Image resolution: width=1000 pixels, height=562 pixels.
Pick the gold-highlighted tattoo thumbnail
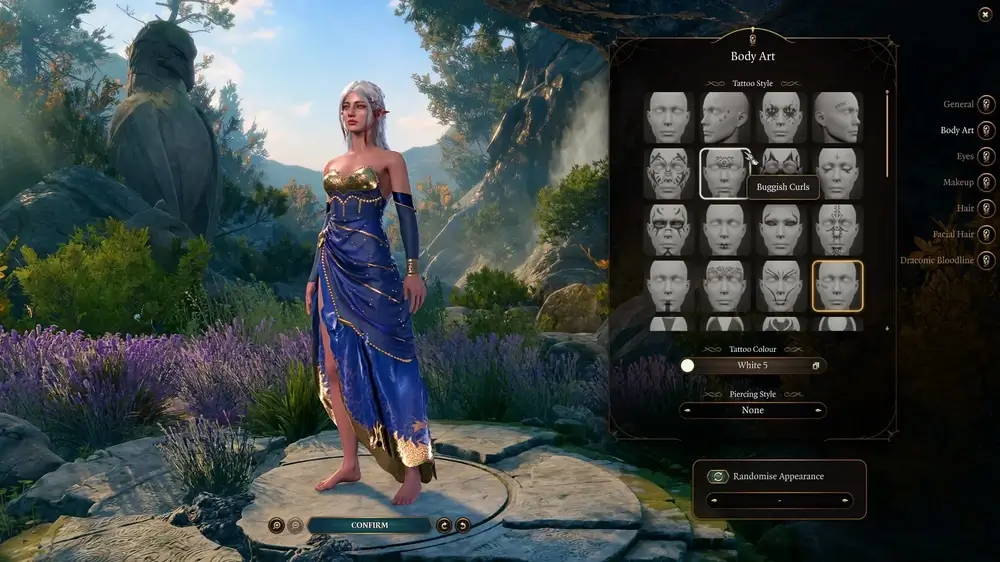pos(837,285)
